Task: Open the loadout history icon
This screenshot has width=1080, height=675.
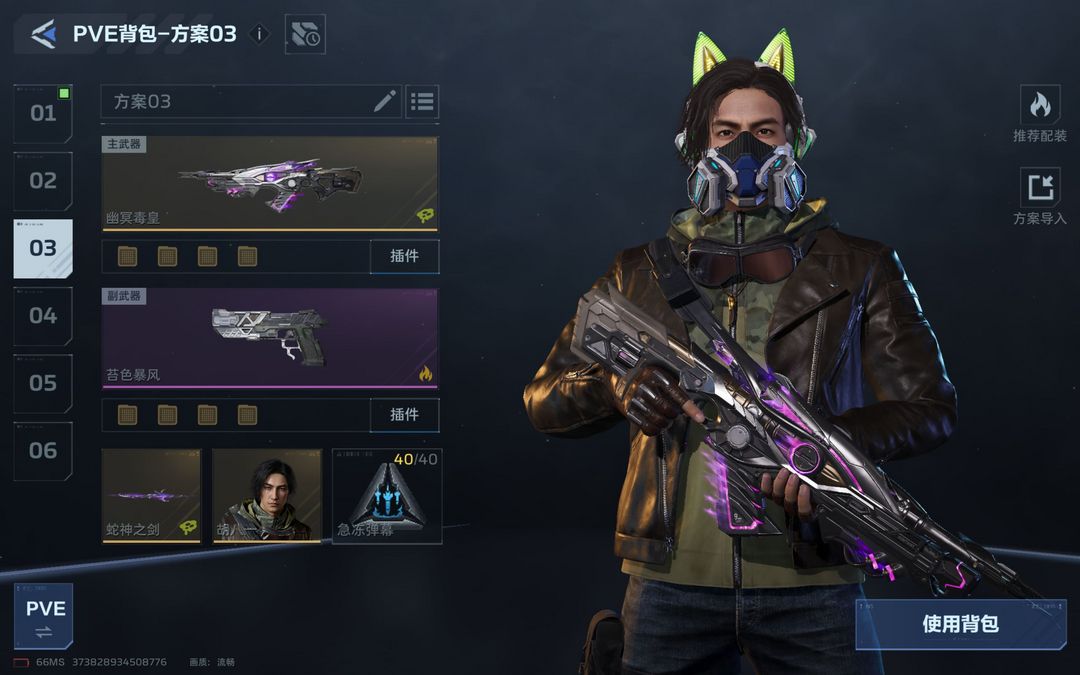Action: pyautogui.click(x=305, y=34)
